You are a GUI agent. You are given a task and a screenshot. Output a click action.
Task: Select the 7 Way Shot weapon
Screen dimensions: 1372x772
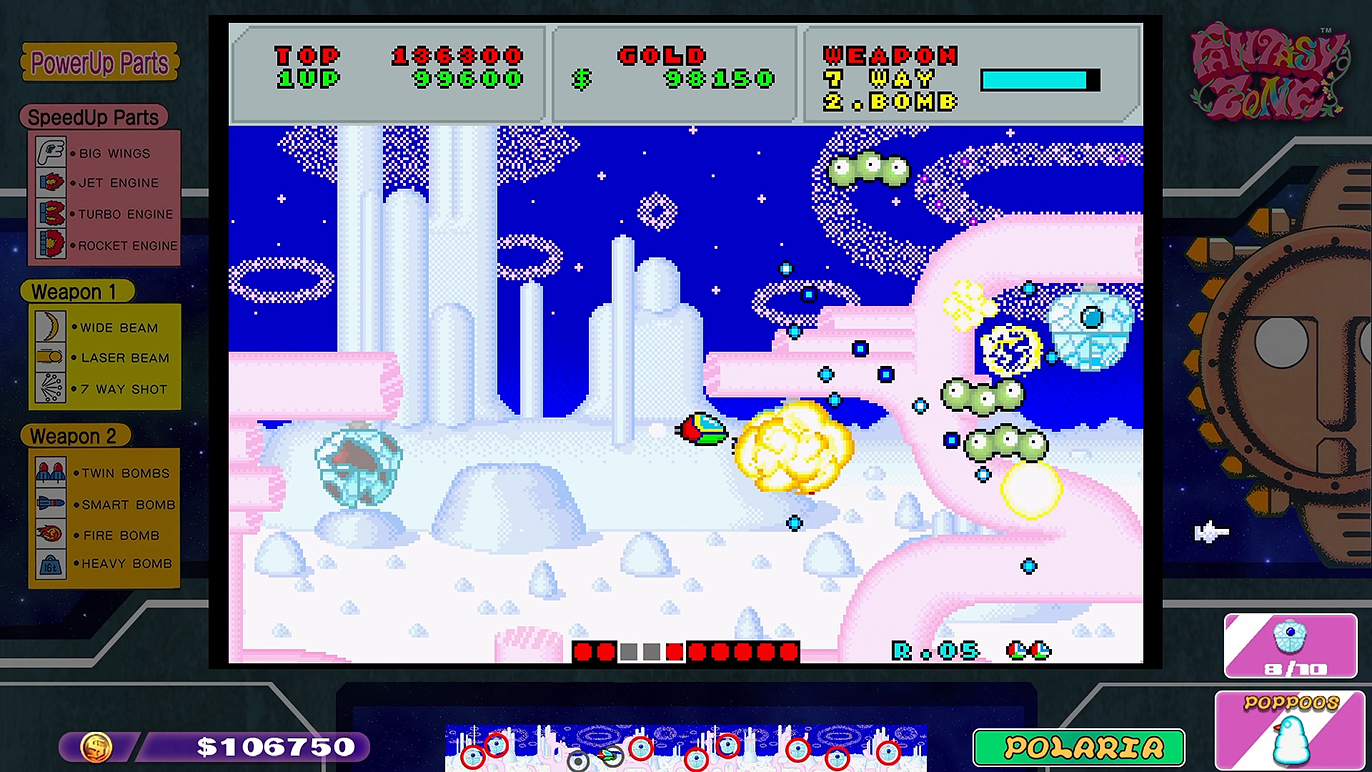[104, 389]
